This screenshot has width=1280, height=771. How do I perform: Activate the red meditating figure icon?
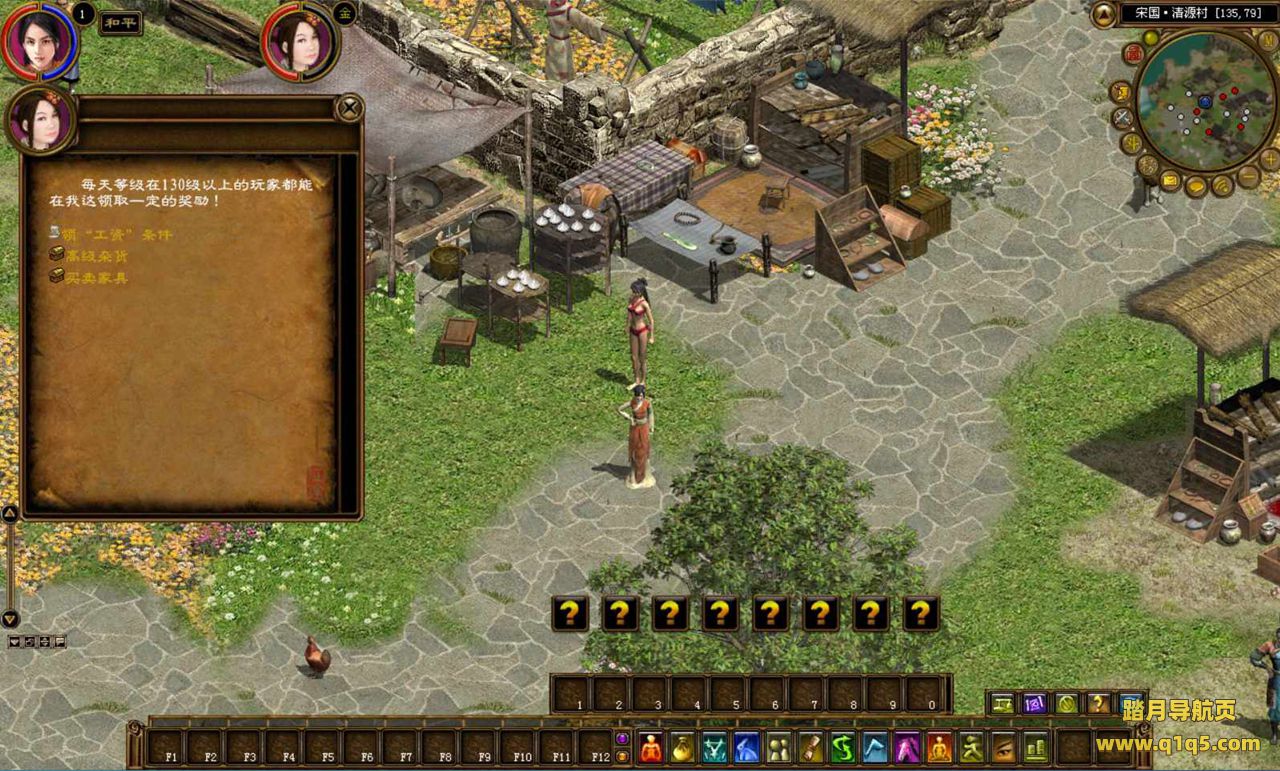(651, 746)
